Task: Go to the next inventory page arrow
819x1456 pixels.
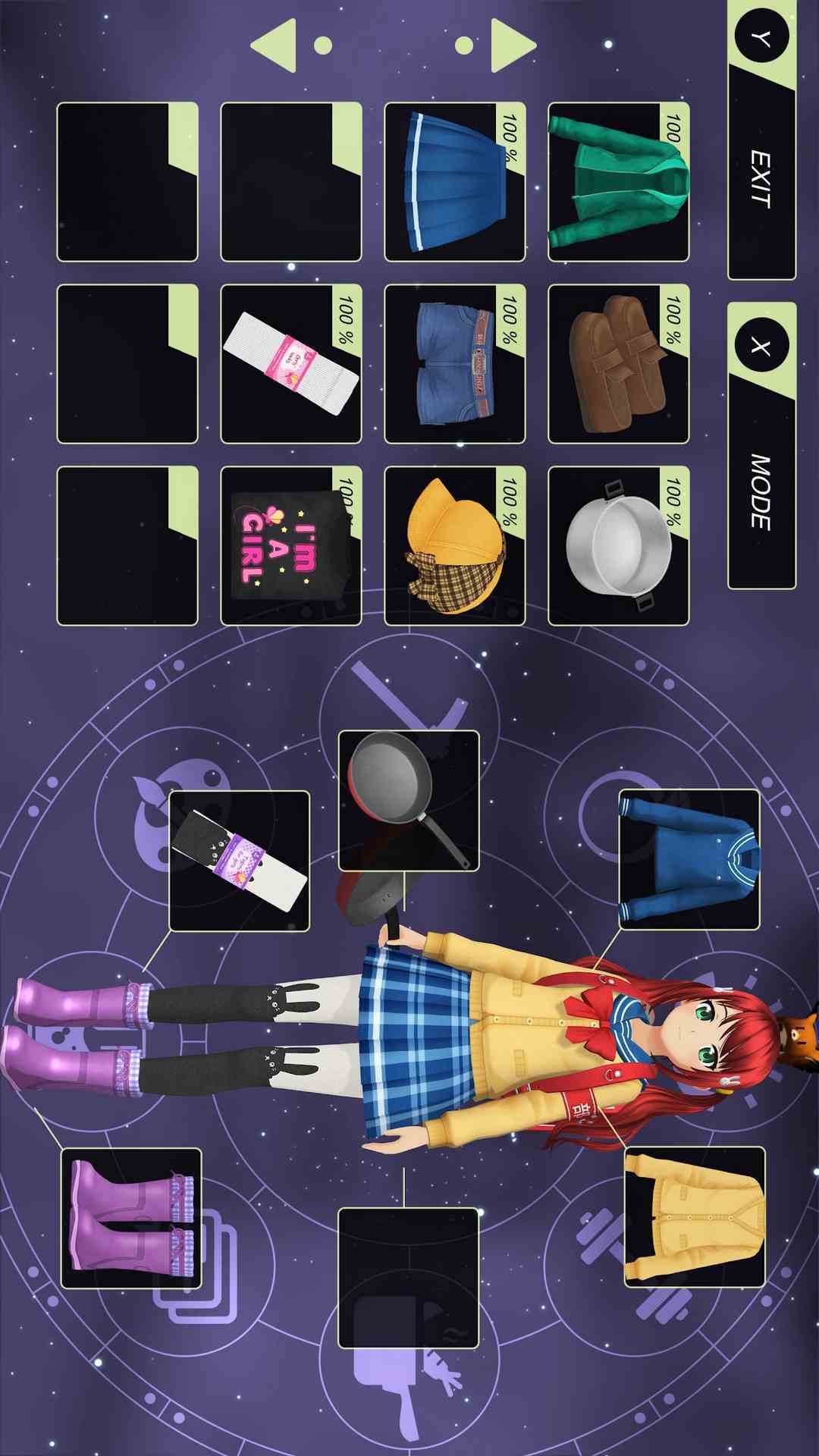Action: tap(513, 45)
